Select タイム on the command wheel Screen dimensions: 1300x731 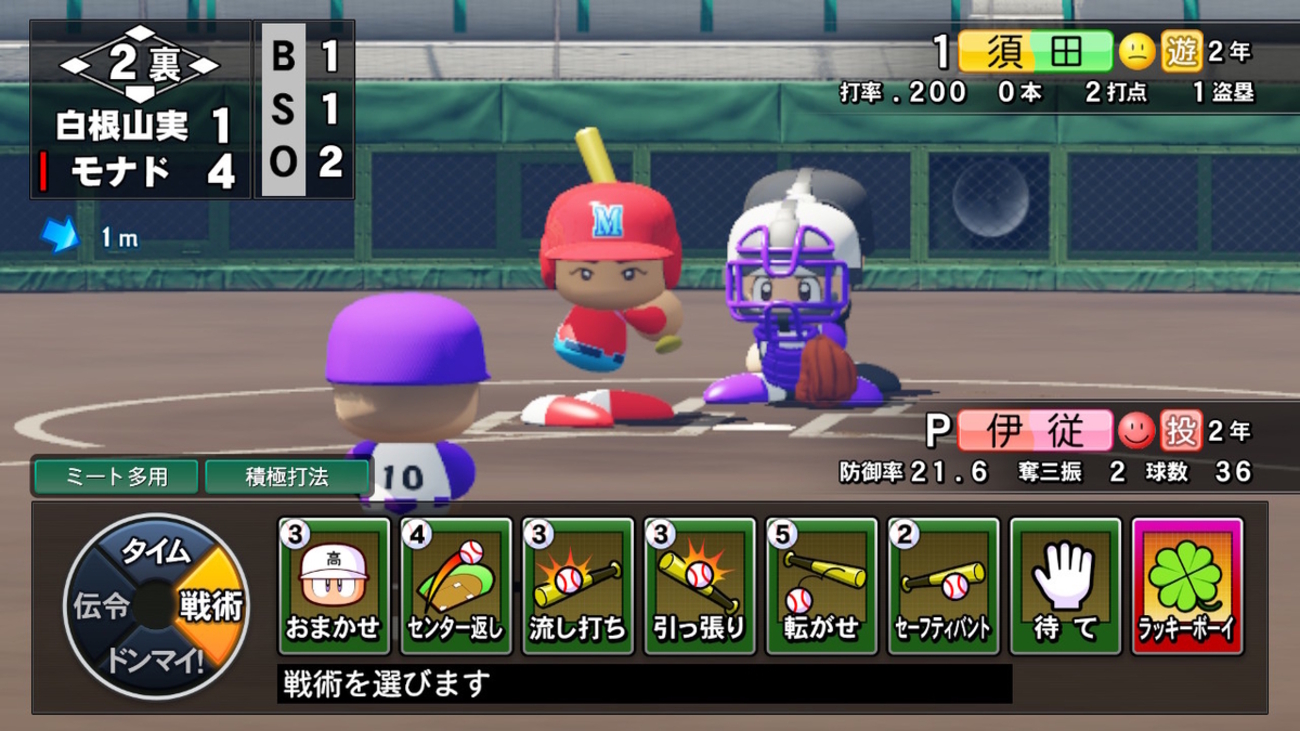tap(155, 550)
